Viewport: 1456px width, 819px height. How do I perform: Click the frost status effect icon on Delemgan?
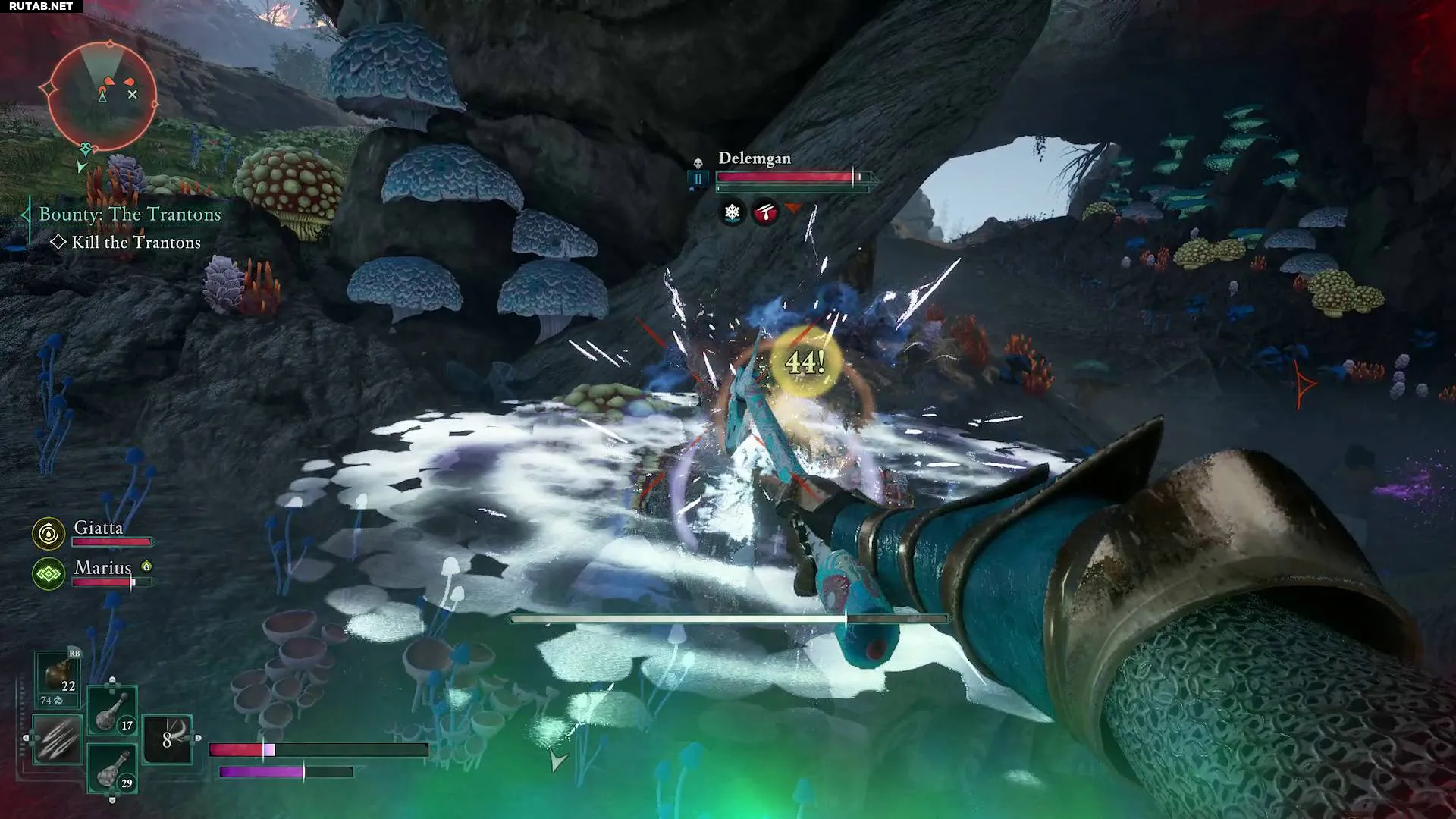pos(732,212)
